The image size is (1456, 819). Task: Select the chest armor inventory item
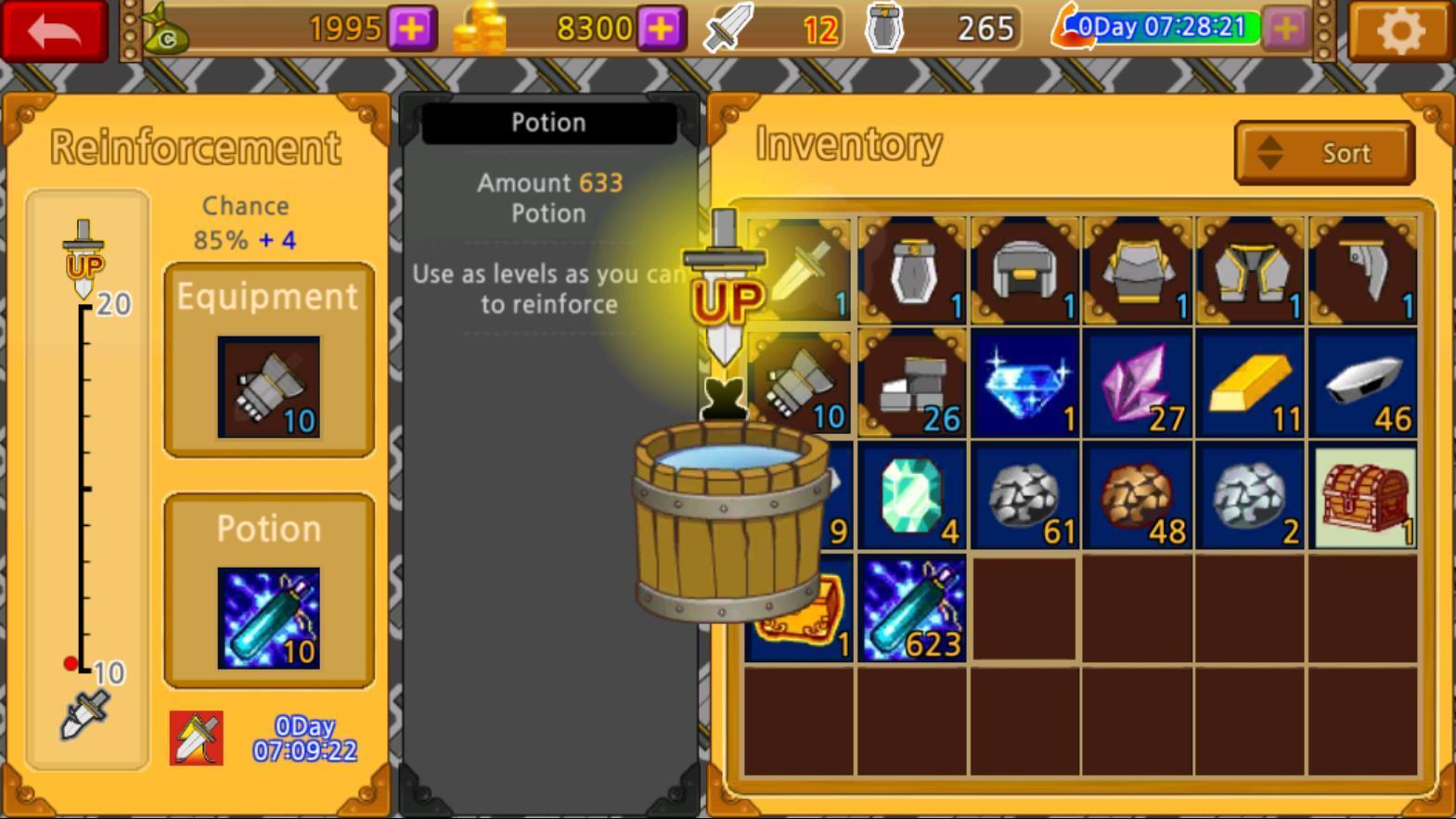pyautogui.click(x=1139, y=270)
